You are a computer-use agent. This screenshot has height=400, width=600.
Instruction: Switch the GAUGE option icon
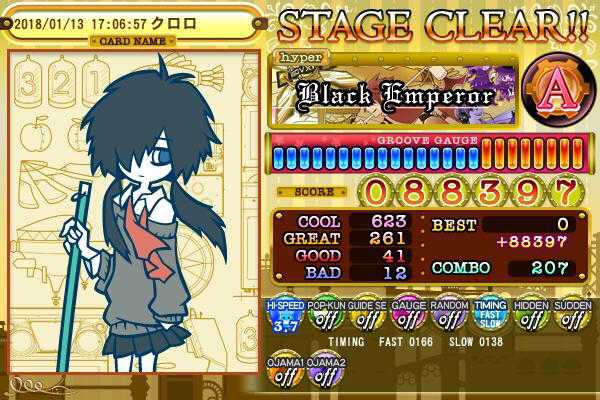(x=406, y=316)
